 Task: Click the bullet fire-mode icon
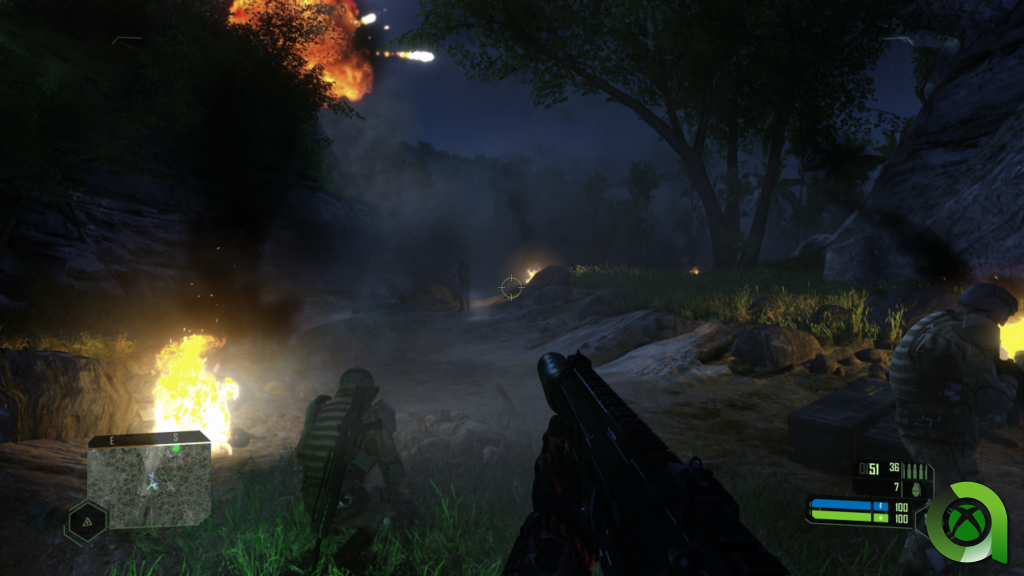(x=913, y=470)
